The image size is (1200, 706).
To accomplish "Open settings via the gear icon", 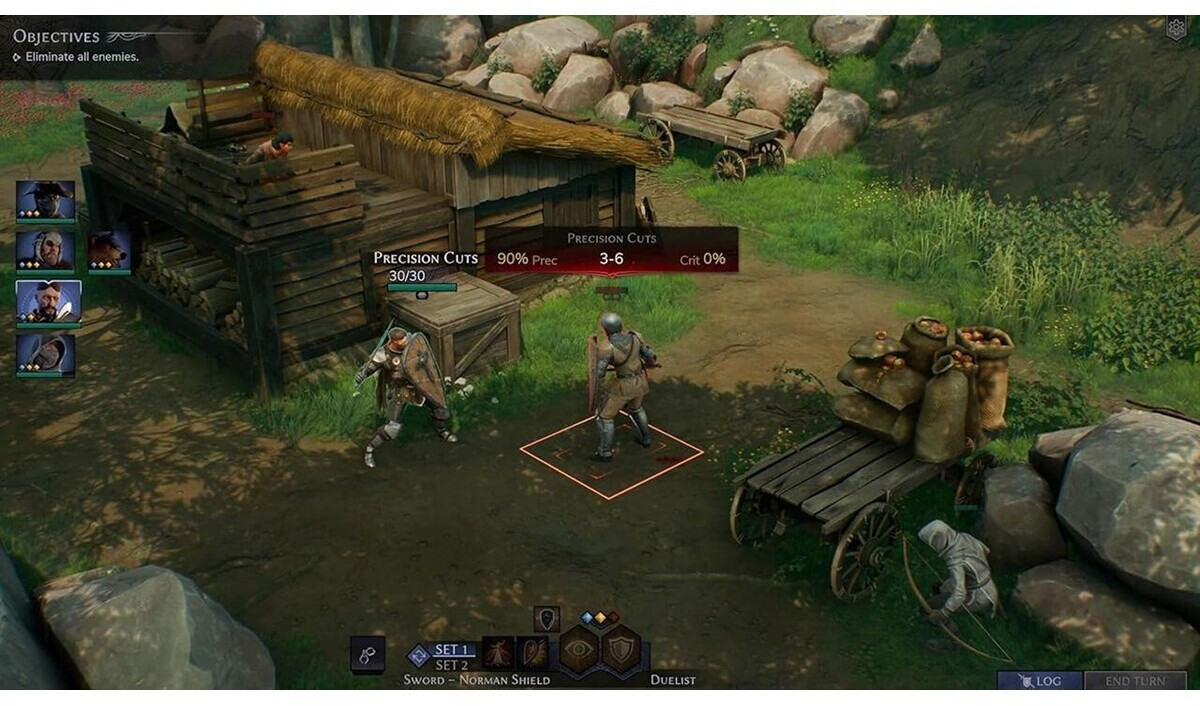I will pyautogui.click(x=1177, y=28).
